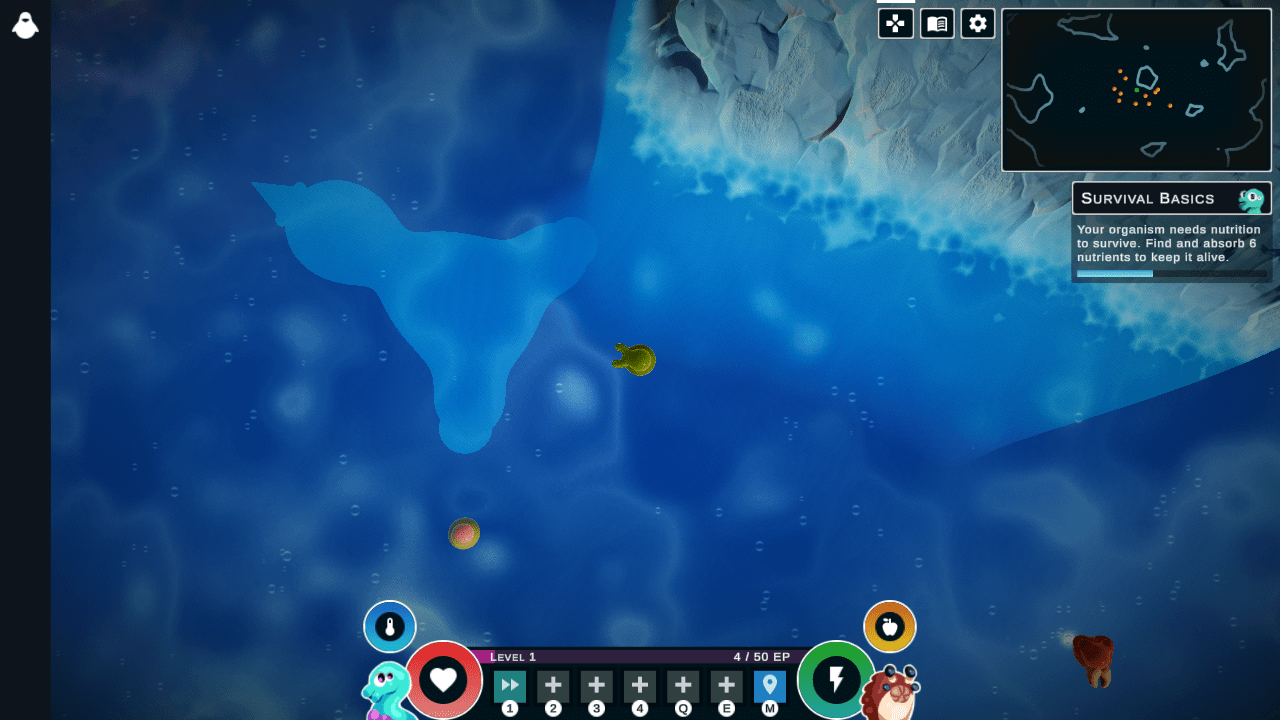
Task: Open the open-book journal button
Action: tap(937, 24)
